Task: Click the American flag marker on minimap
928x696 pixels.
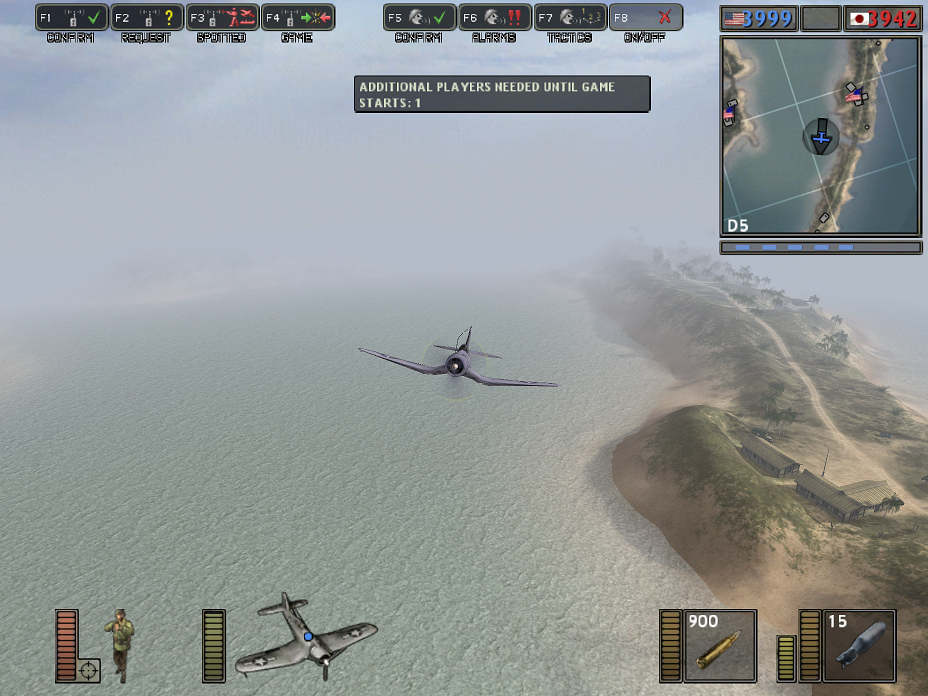Action: click(853, 97)
